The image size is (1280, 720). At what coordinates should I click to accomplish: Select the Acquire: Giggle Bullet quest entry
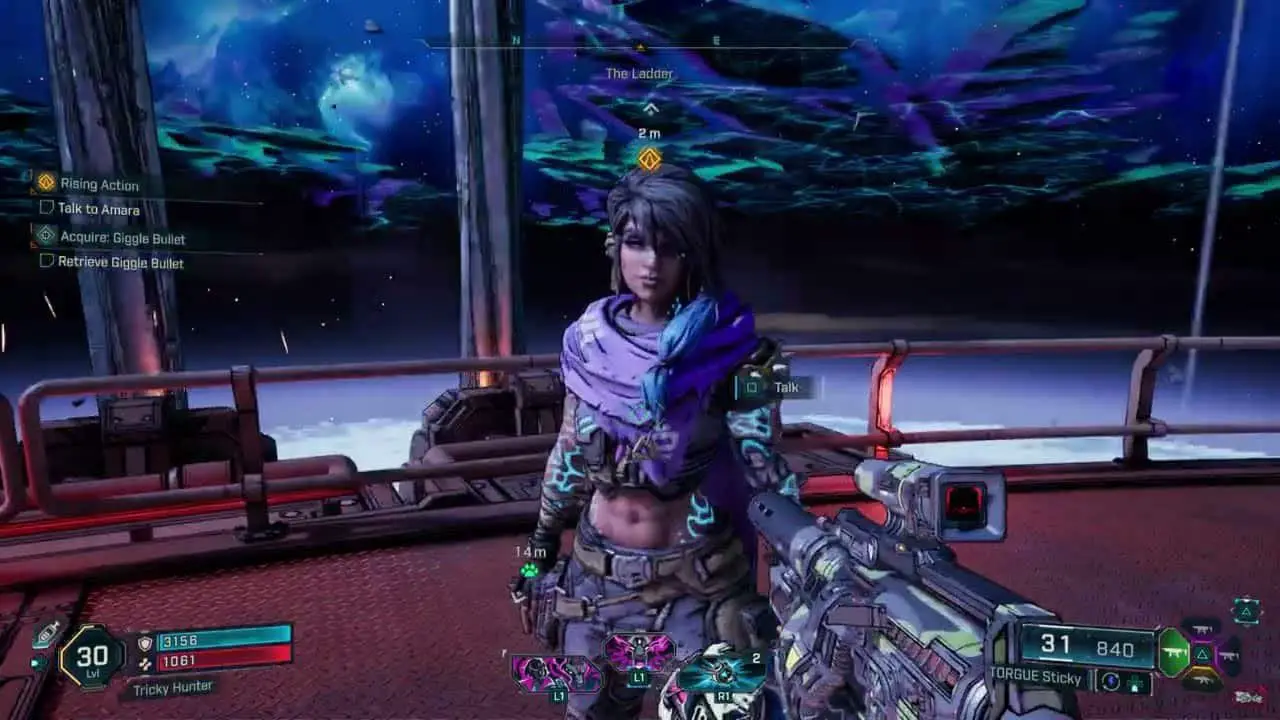(x=121, y=238)
